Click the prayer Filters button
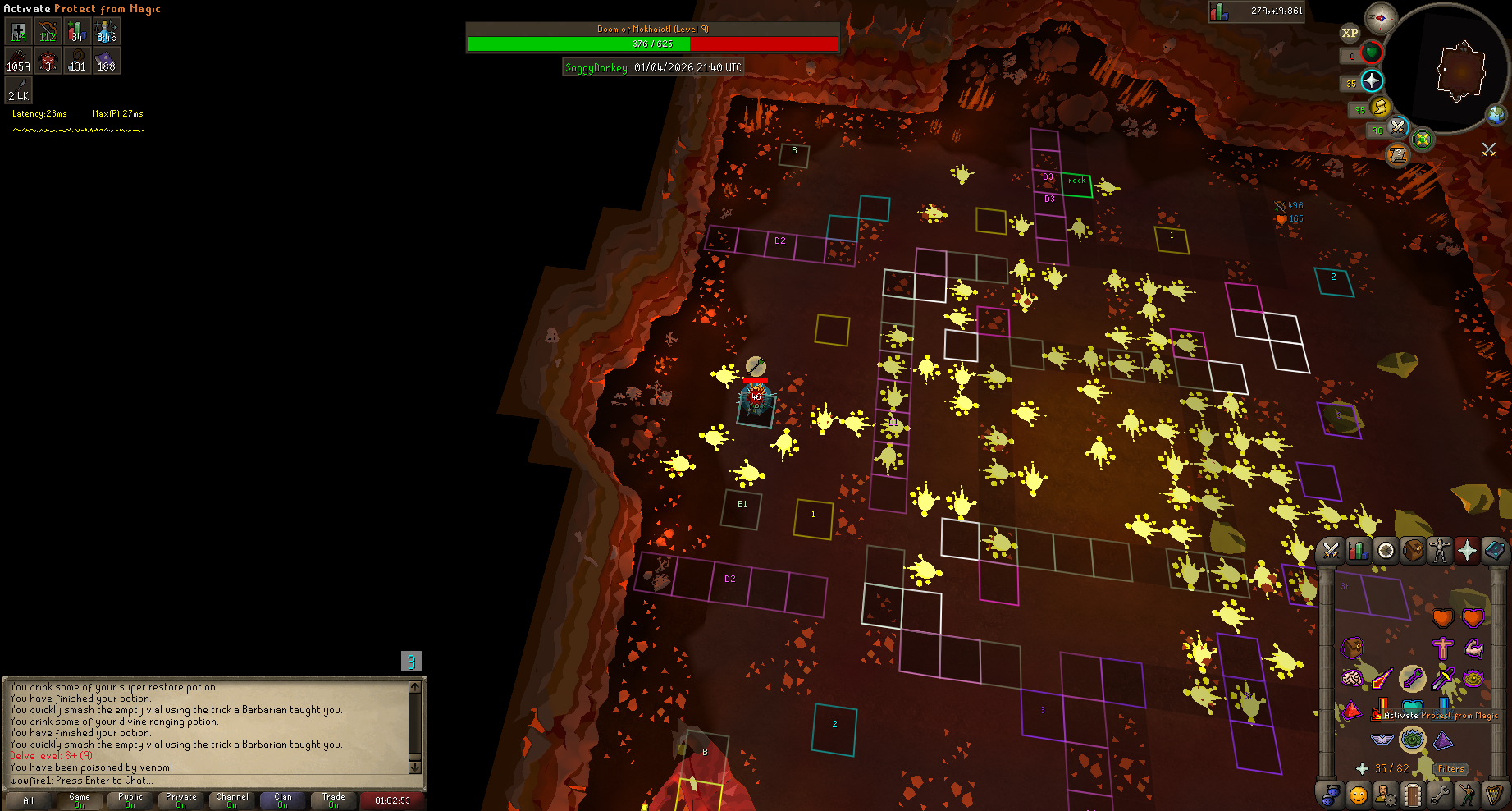The height and width of the screenshot is (811, 1512). click(1450, 769)
